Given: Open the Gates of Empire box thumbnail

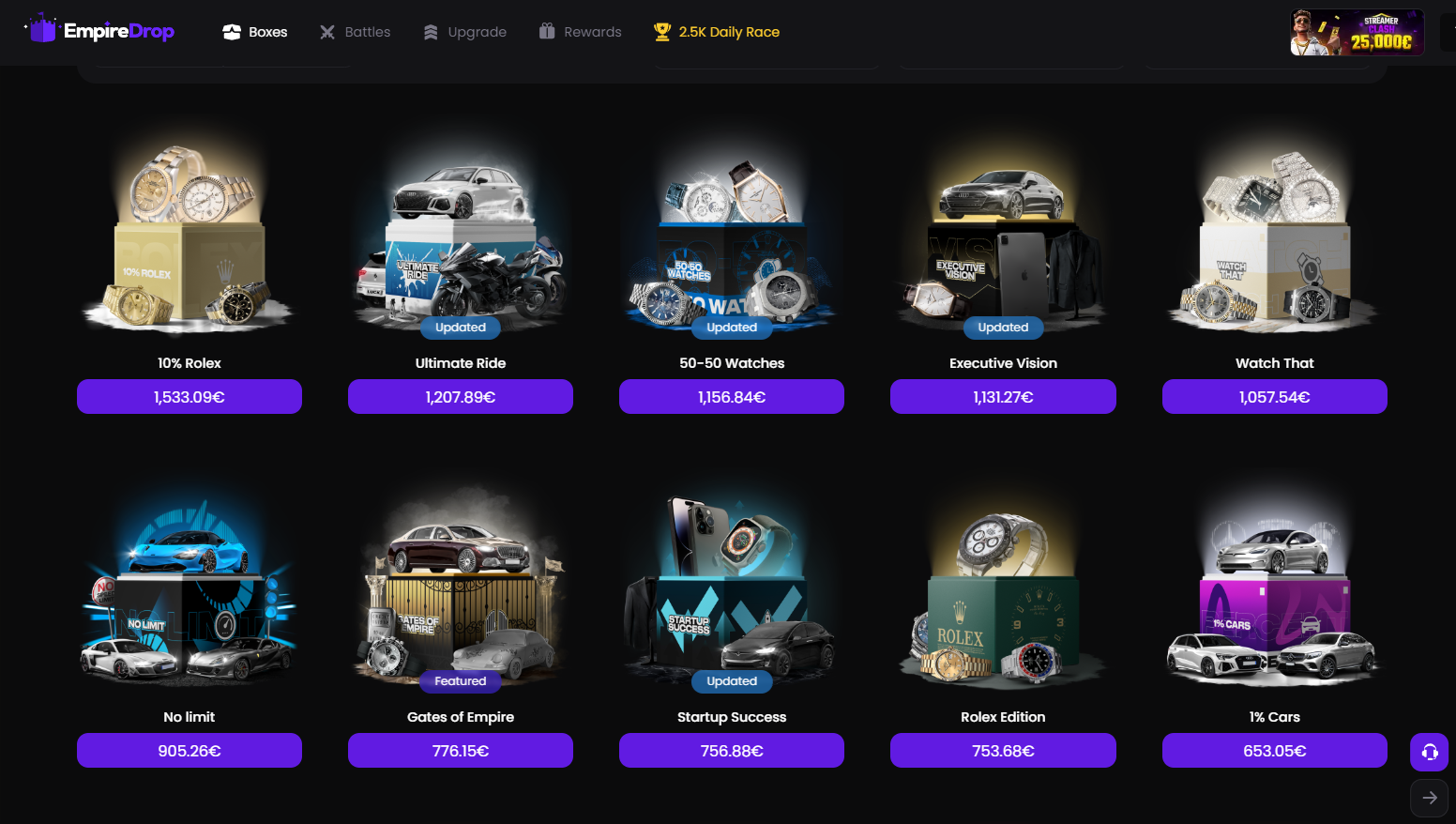Looking at the screenshot, I should click(x=460, y=582).
